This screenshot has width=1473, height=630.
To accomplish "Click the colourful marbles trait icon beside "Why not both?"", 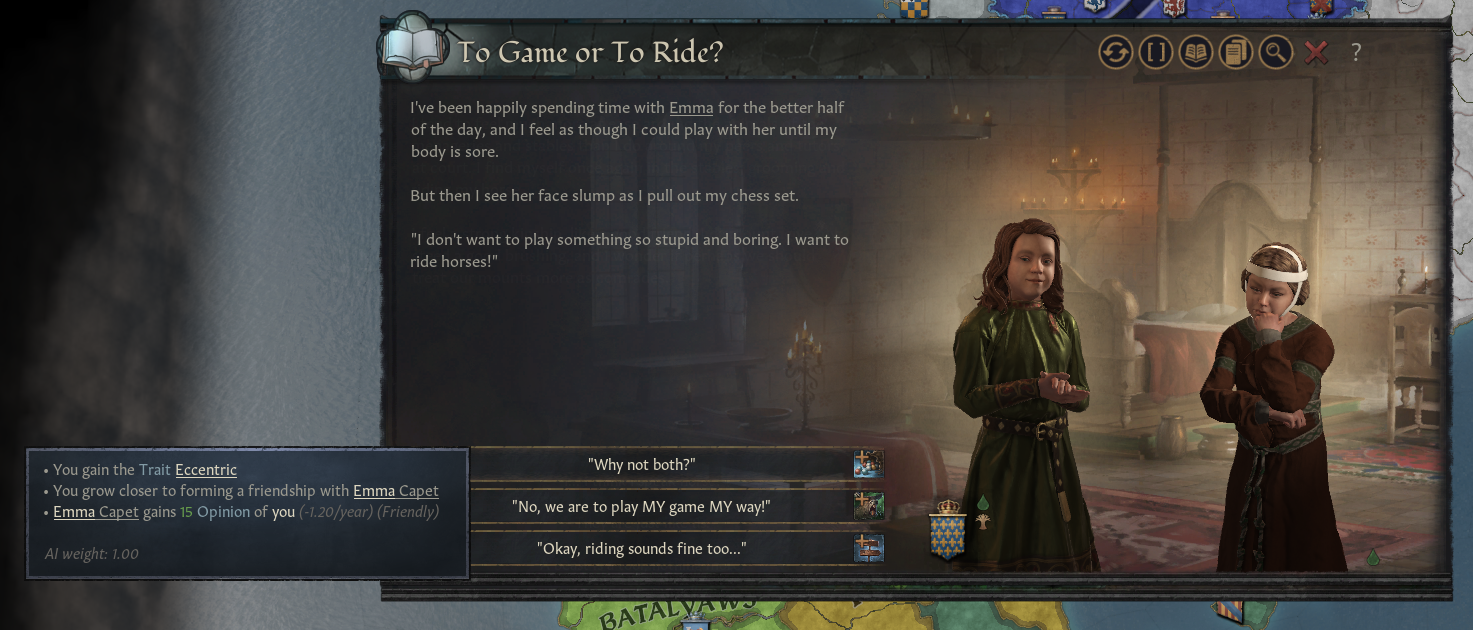I will (868, 464).
